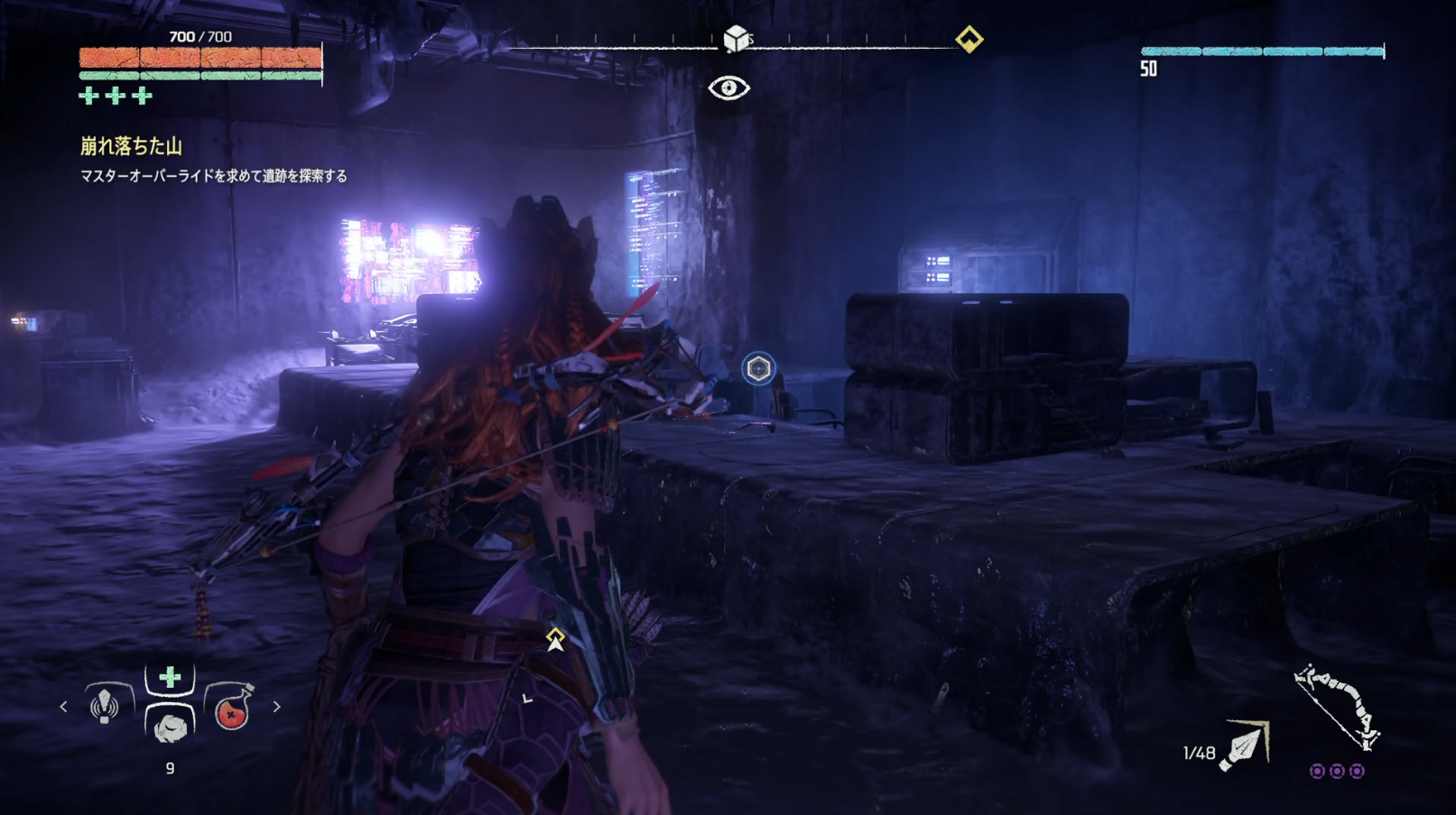Select the yellow quest waypoint arrow marker
Screen dimensions: 1456x815
click(555, 639)
